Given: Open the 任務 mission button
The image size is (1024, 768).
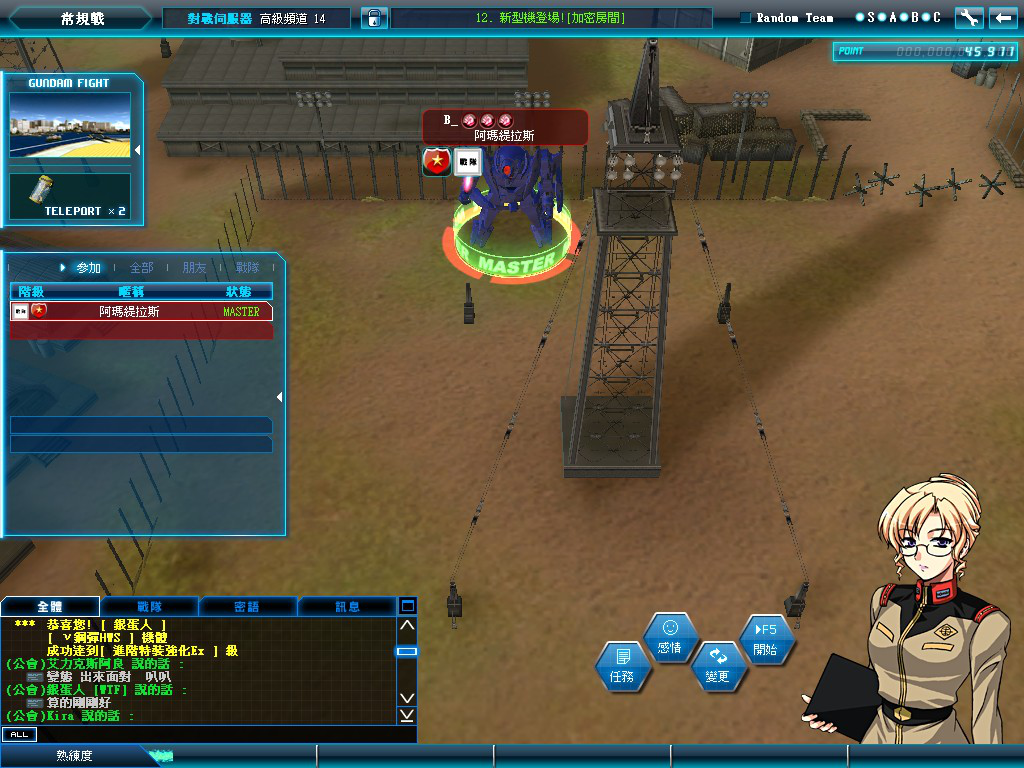Looking at the screenshot, I should (622, 665).
